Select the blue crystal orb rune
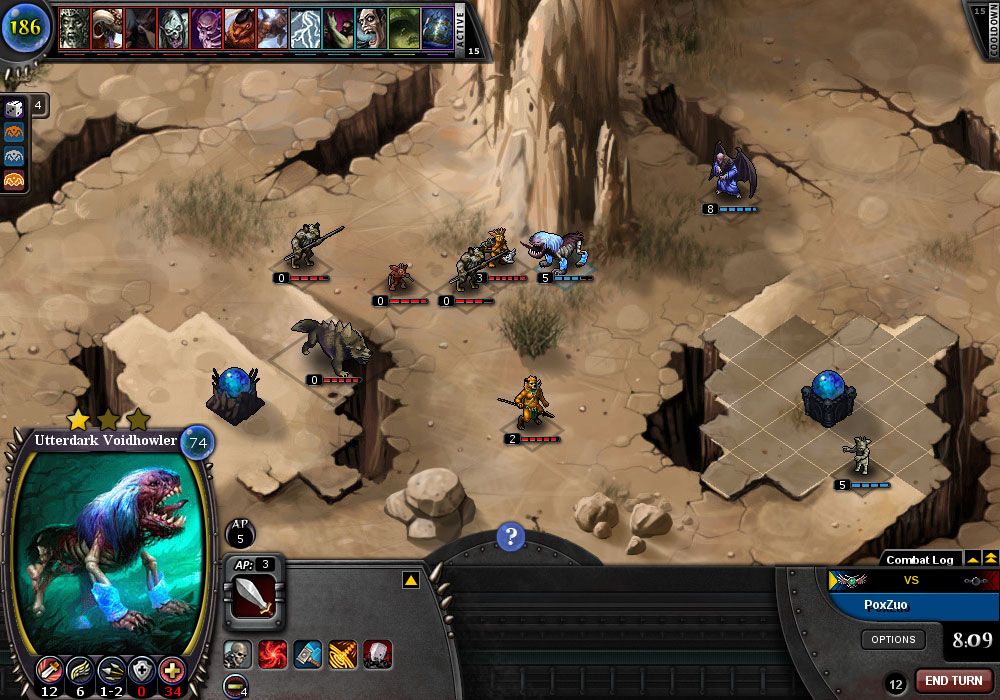The image size is (1000, 700). click(x=437, y=30)
